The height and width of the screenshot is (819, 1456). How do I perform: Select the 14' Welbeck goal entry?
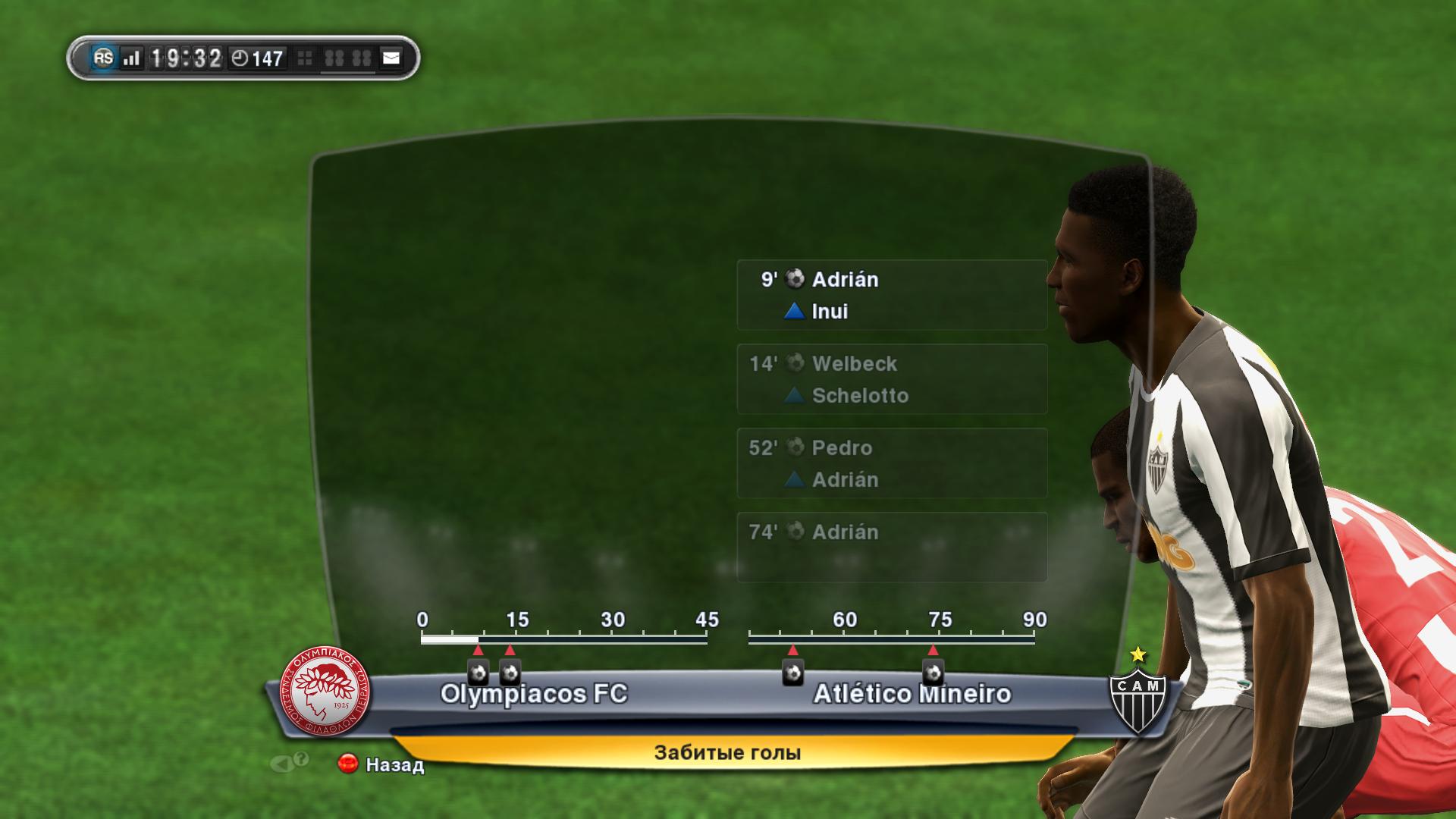coord(891,379)
